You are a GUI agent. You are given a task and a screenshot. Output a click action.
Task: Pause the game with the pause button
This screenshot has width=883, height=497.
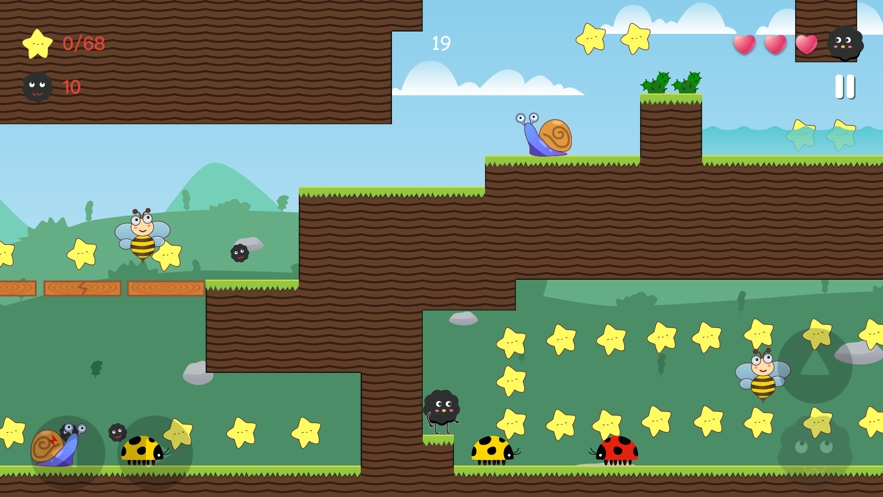pyautogui.click(x=845, y=87)
